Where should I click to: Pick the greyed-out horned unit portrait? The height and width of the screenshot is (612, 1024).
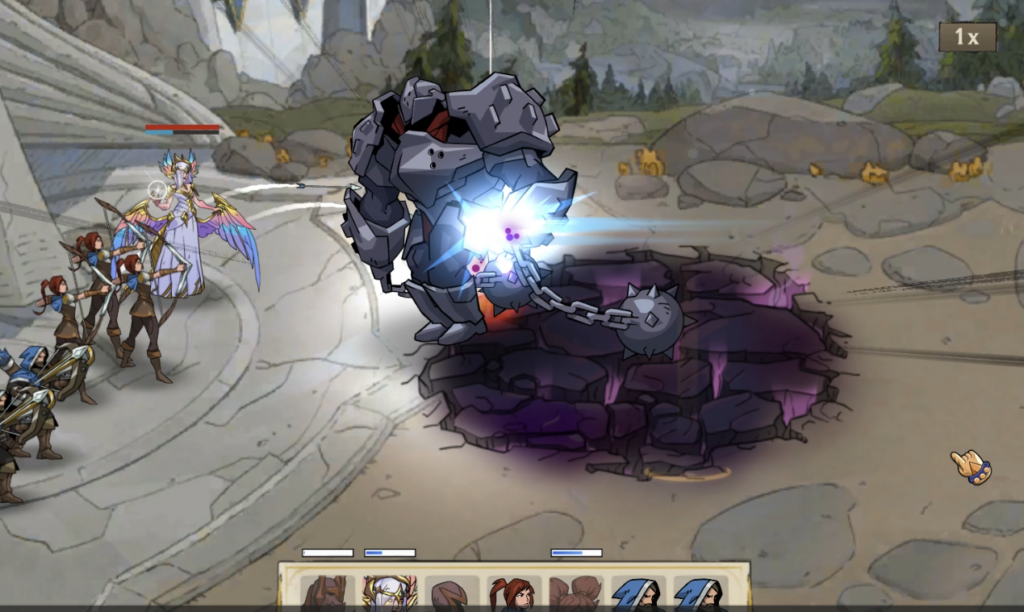tap(326, 592)
